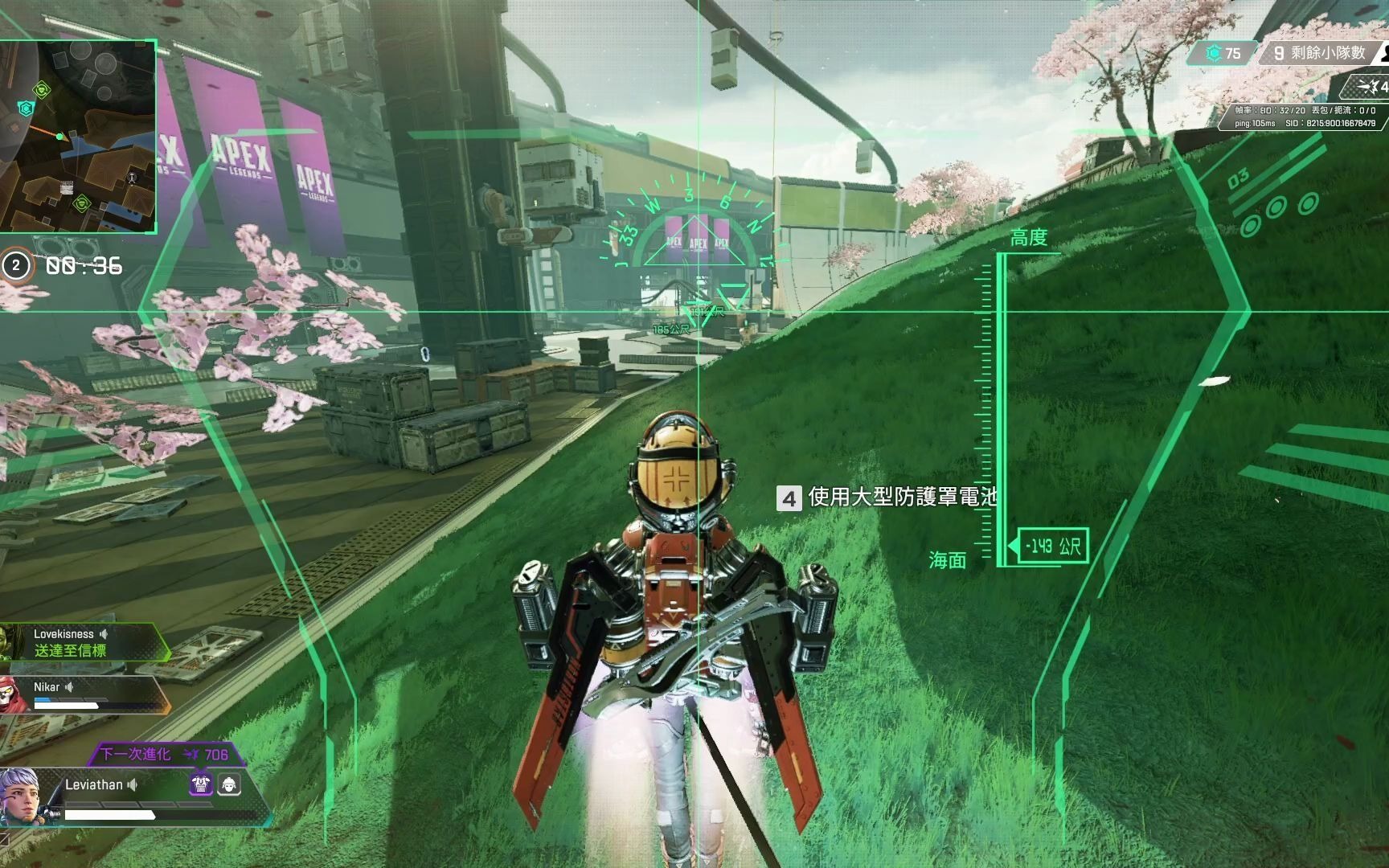
Task: Toggle the speaker icon beside Leviathan
Action: pyautogui.click(x=133, y=784)
